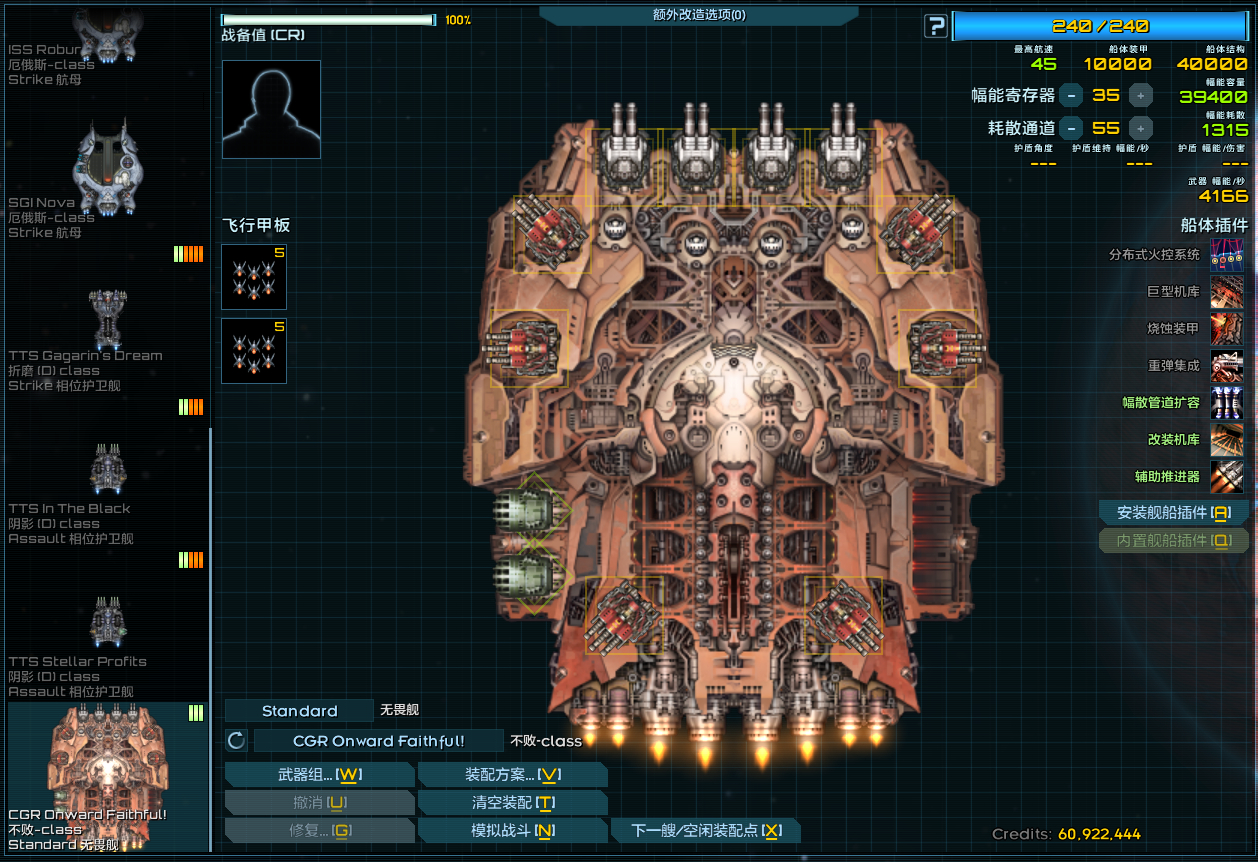Click the captain portrait silhouette
1258x862 pixels.
tap(271, 109)
